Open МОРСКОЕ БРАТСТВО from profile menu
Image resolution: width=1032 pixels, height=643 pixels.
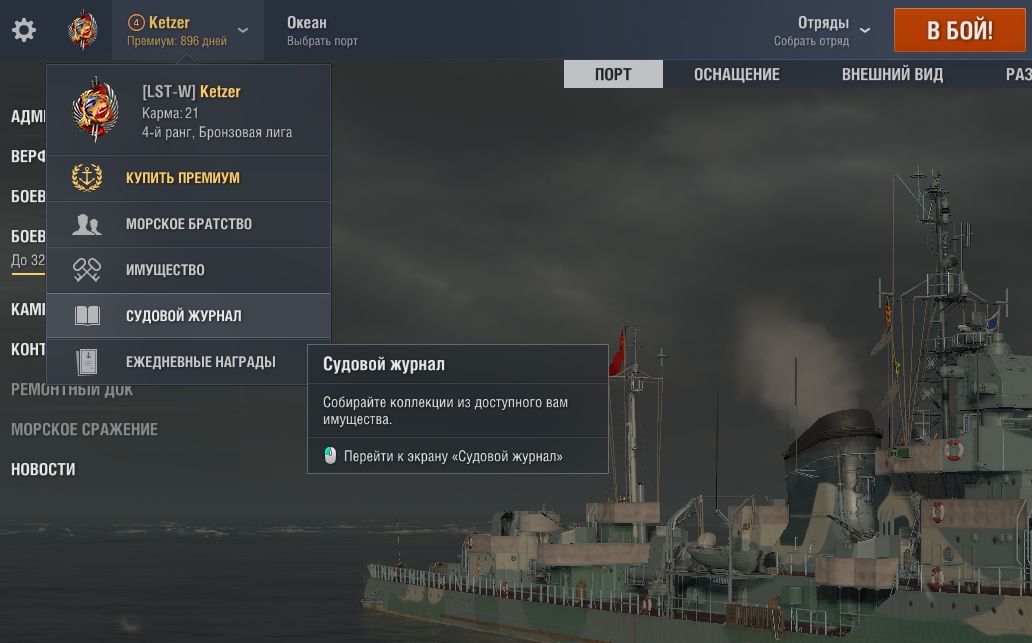pyautogui.click(x=189, y=224)
